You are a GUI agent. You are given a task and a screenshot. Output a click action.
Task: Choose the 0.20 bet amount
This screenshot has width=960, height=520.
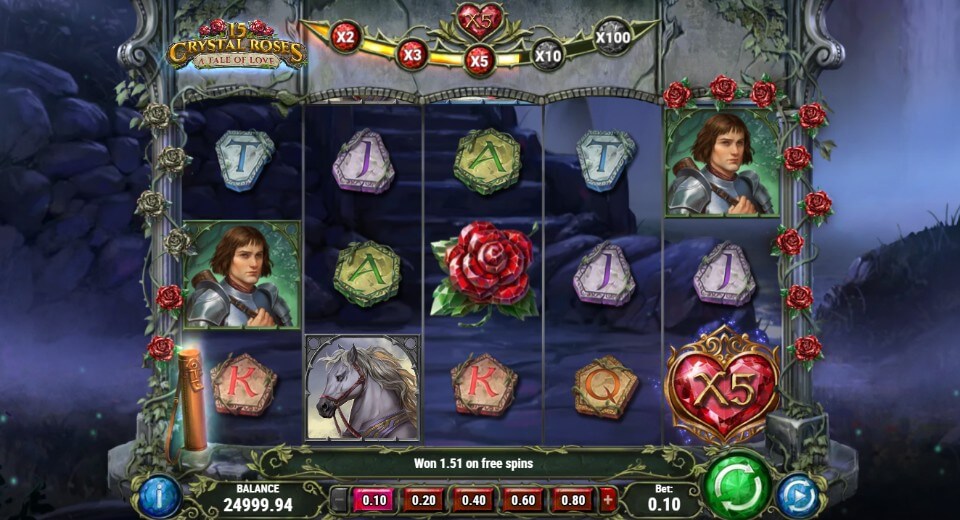(423, 499)
